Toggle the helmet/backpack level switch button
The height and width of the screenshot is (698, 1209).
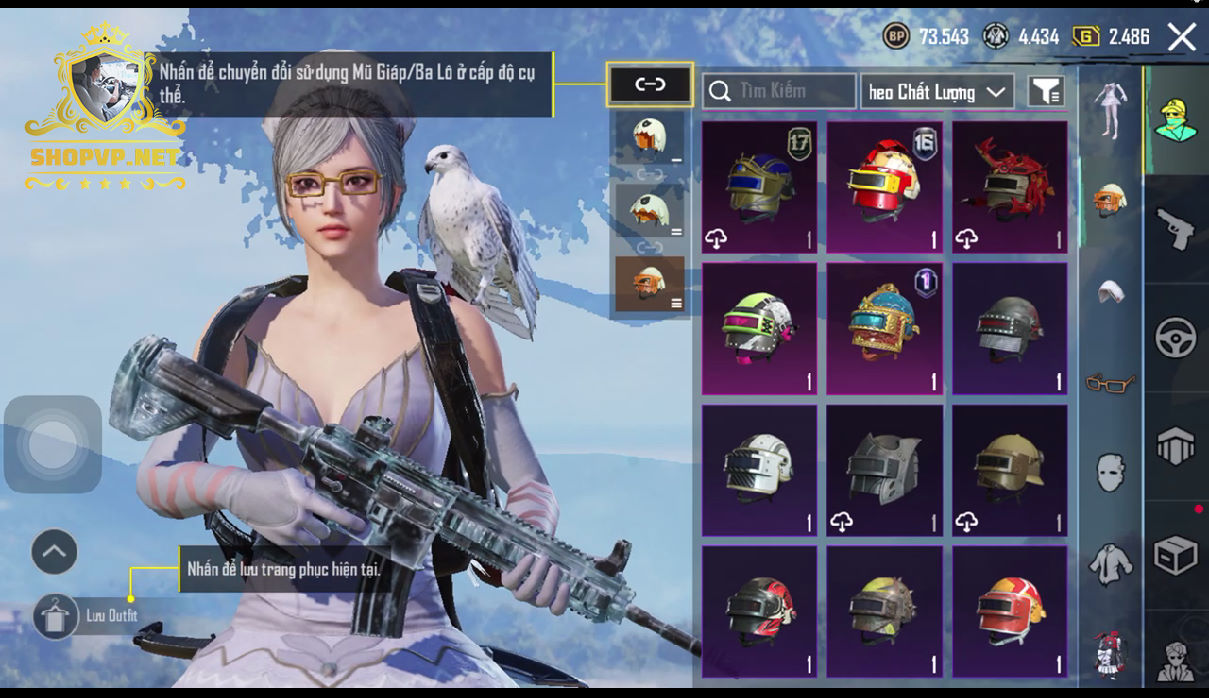pos(650,85)
